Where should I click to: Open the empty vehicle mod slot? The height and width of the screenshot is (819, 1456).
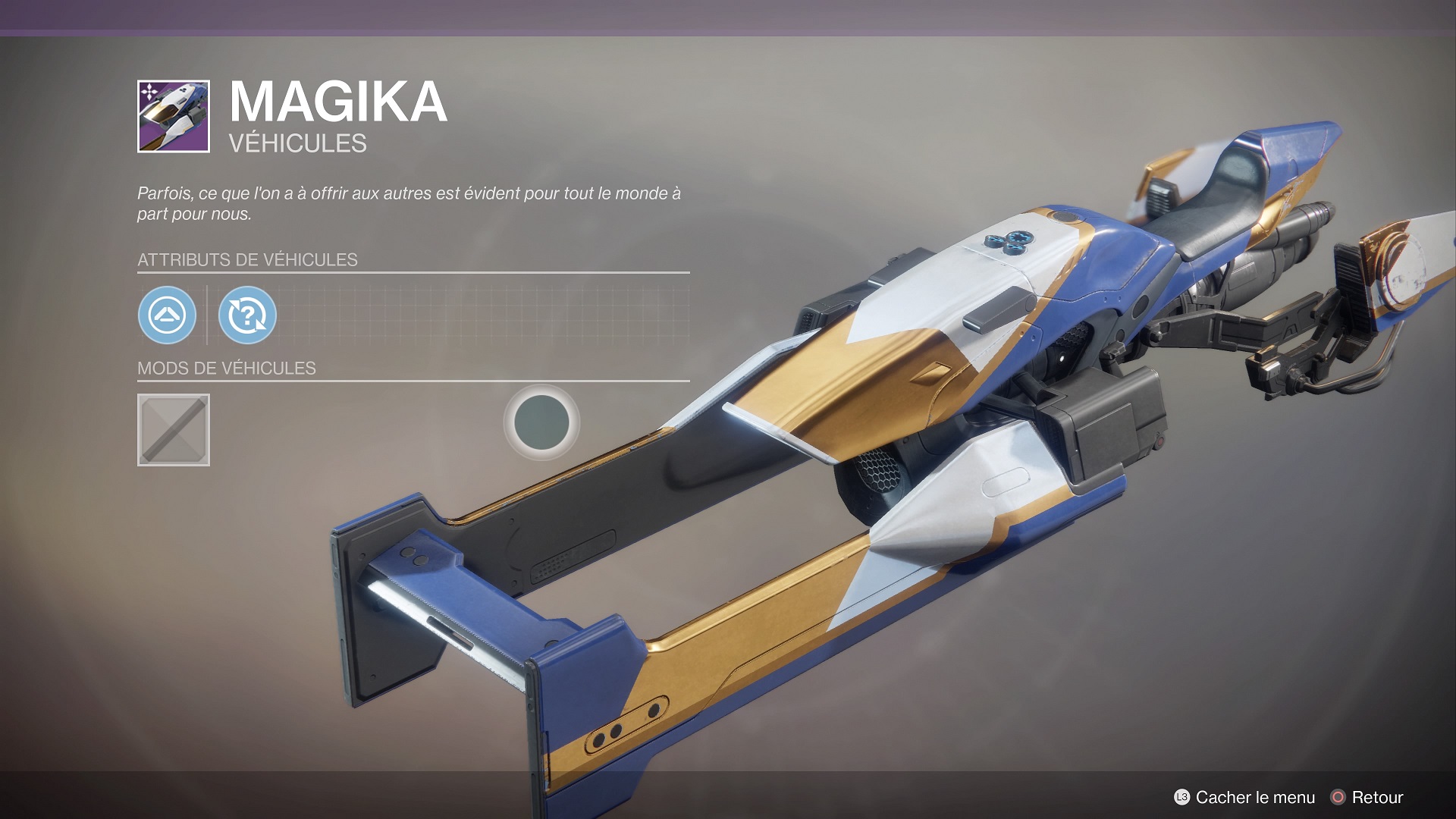click(x=174, y=430)
